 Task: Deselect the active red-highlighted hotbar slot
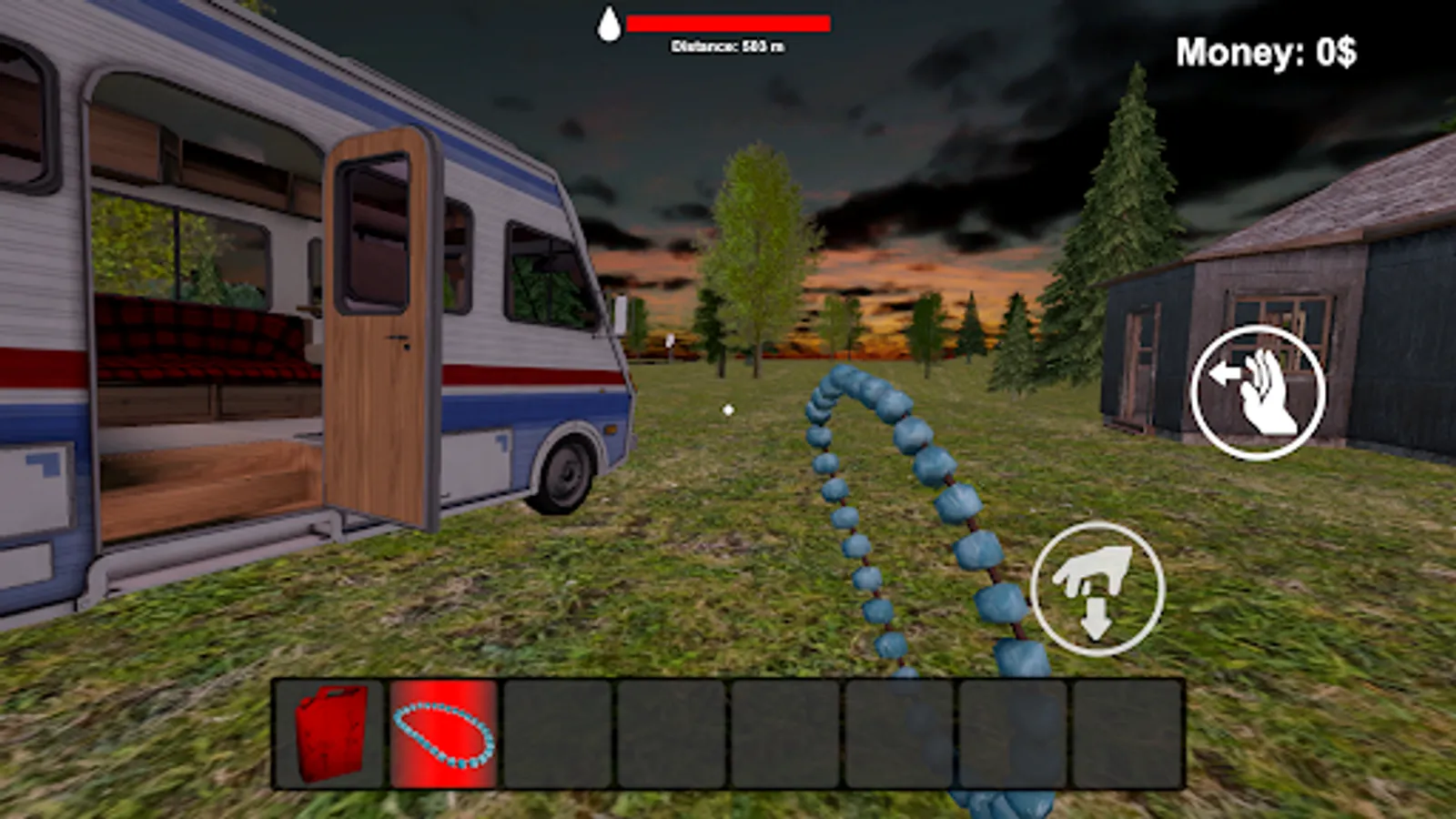[443, 733]
